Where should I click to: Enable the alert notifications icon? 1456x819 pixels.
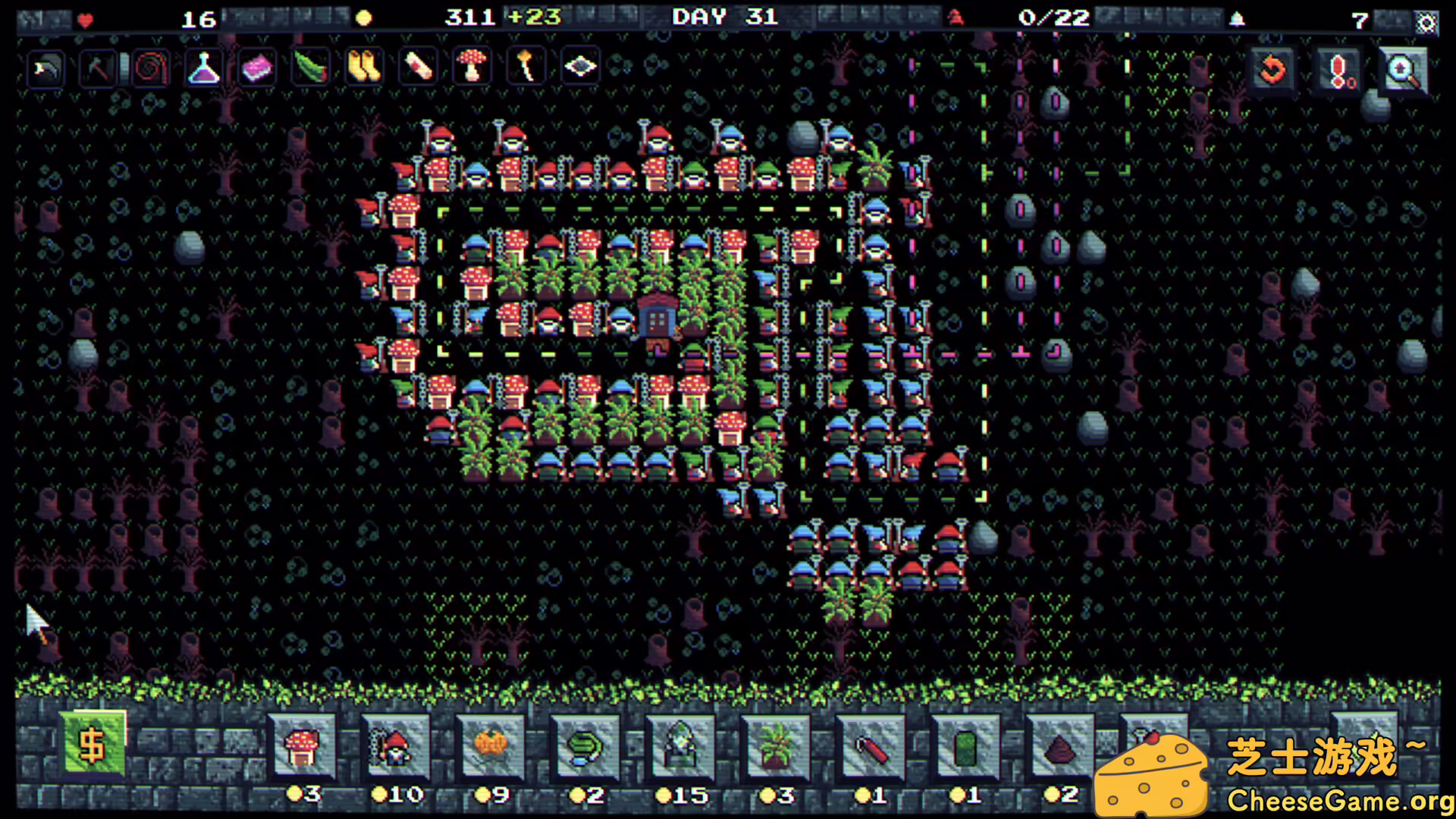point(1336,68)
